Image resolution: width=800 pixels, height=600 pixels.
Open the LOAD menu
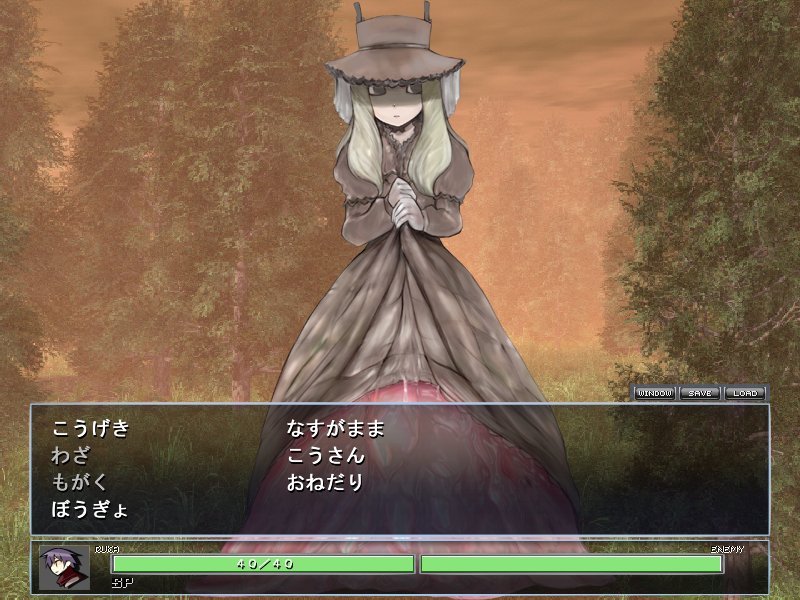click(x=744, y=393)
